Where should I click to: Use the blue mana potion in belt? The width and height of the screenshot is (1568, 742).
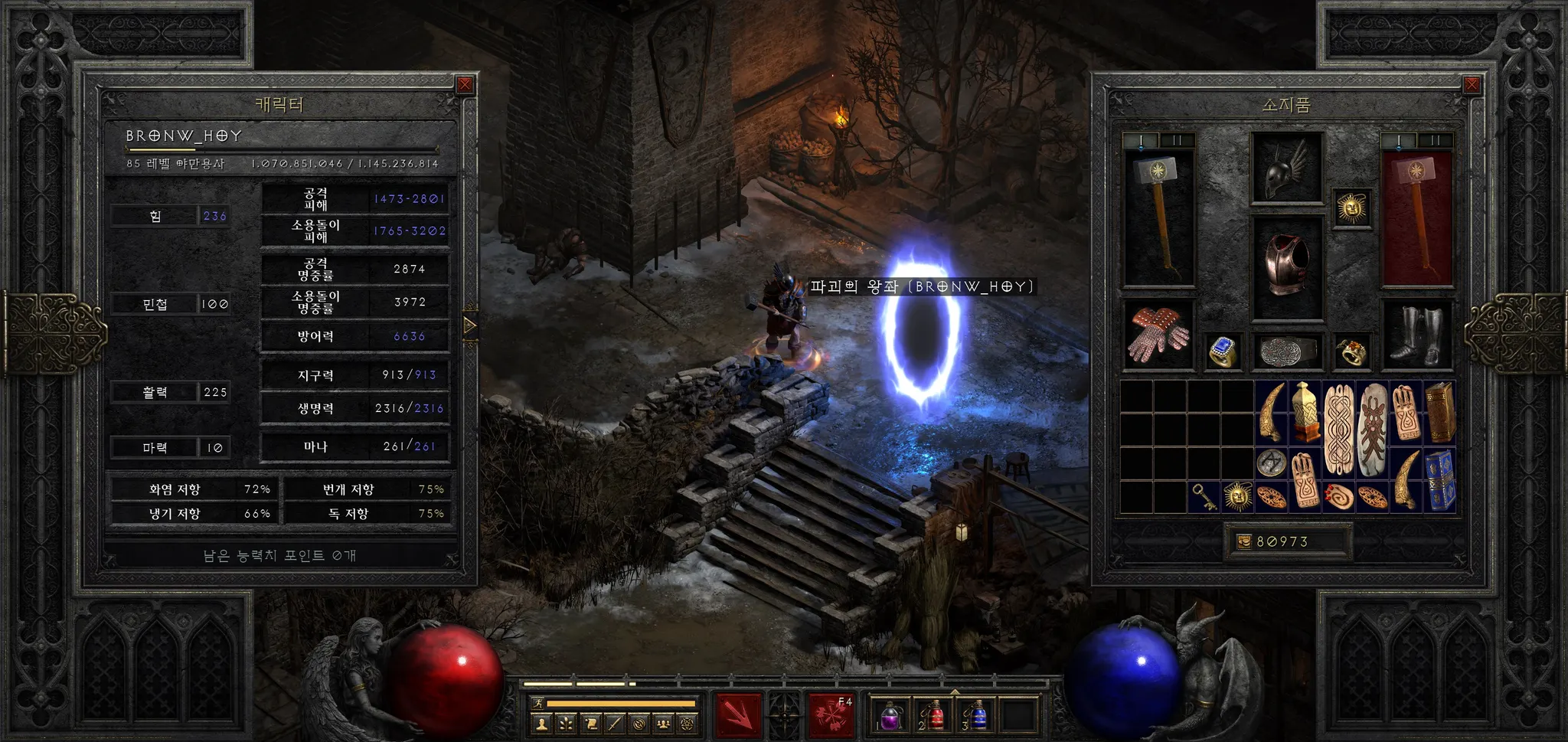pos(976,715)
